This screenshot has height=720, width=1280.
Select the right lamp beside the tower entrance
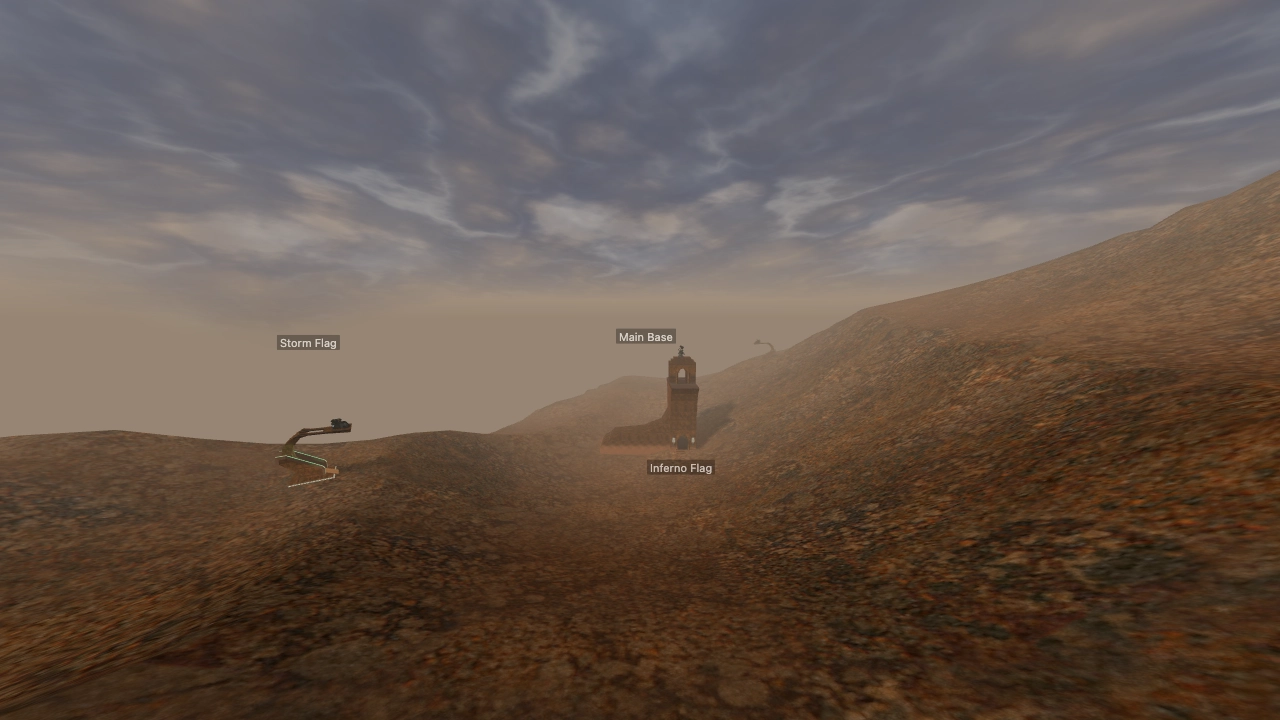[x=694, y=440]
